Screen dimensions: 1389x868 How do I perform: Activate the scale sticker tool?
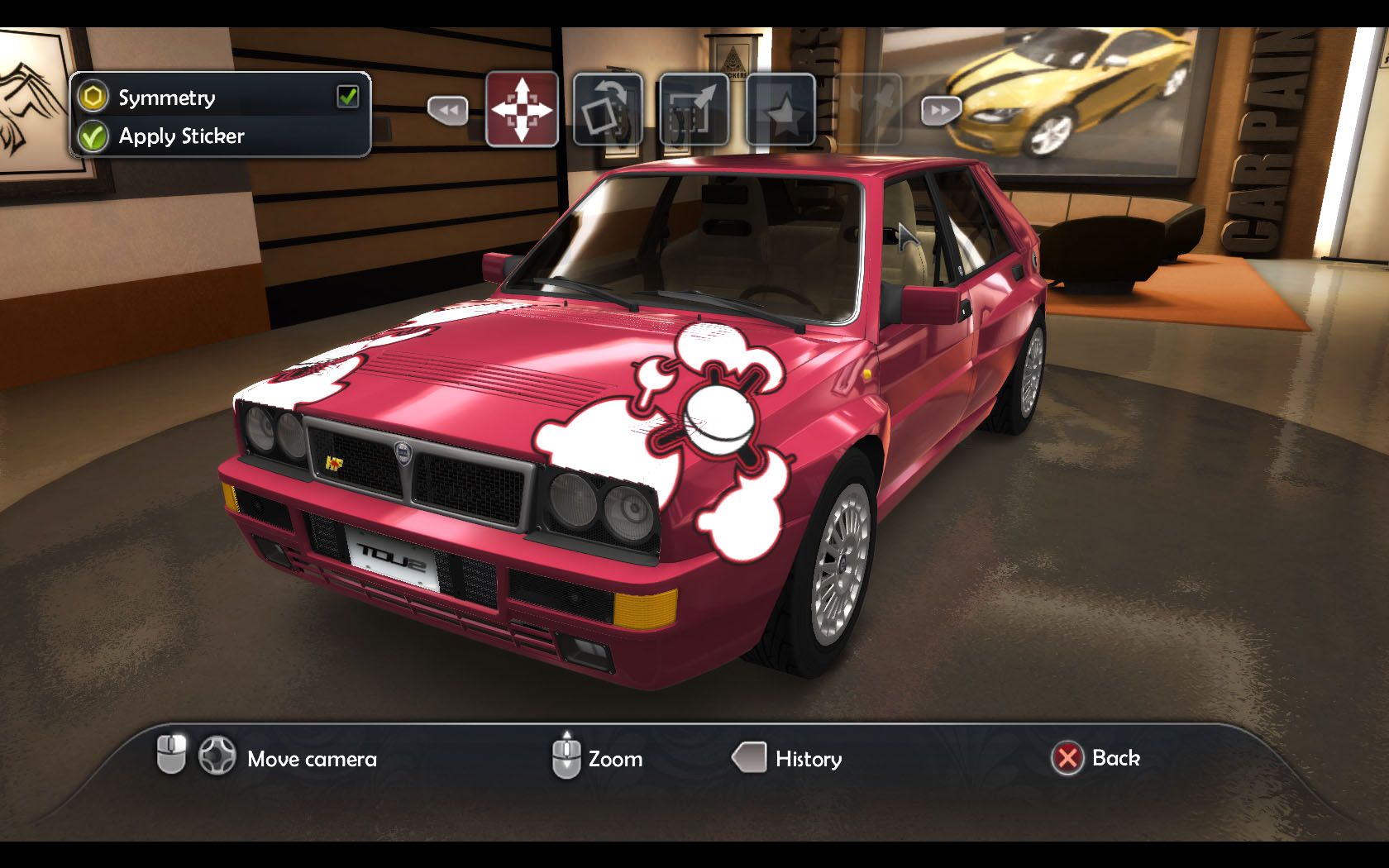pyautogui.click(x=694, y=109)
